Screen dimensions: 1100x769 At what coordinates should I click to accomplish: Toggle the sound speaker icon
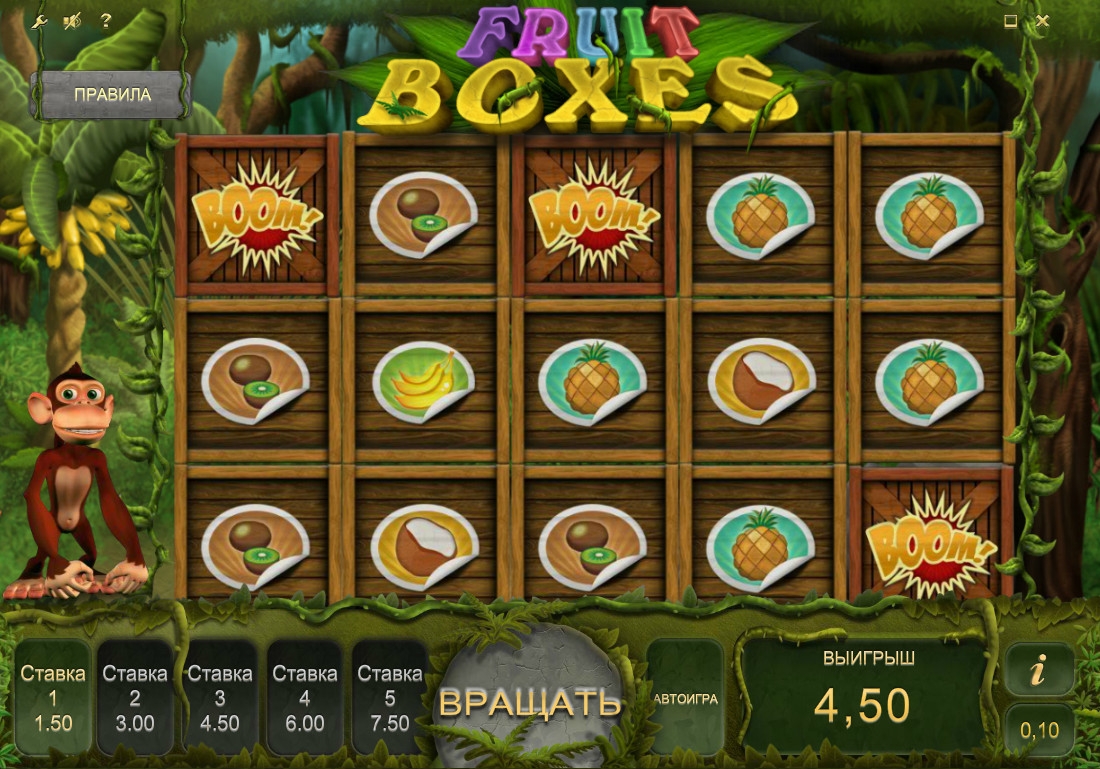pos(72,21)
